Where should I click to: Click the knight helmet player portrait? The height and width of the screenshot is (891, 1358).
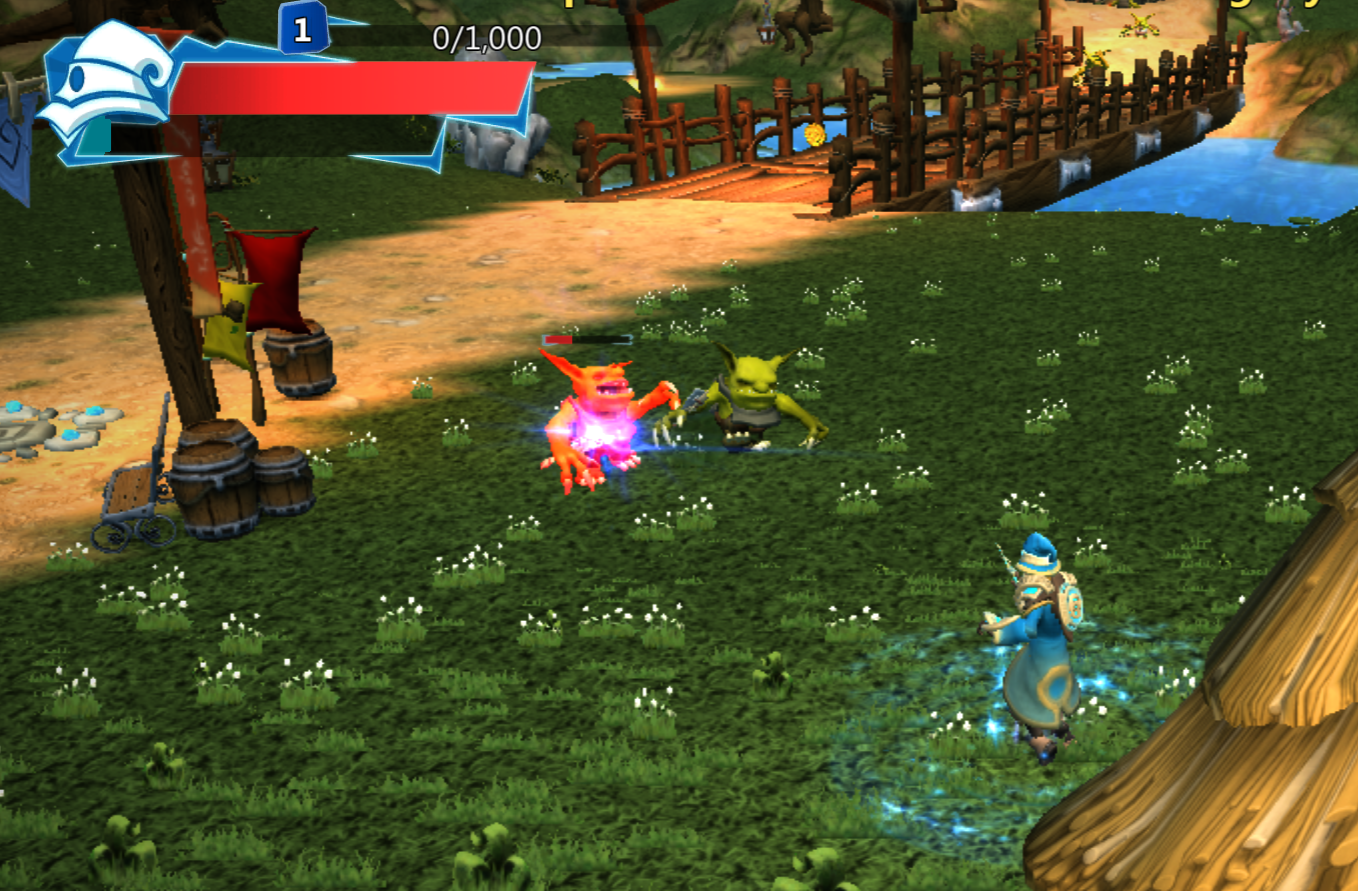pos(104,83)
